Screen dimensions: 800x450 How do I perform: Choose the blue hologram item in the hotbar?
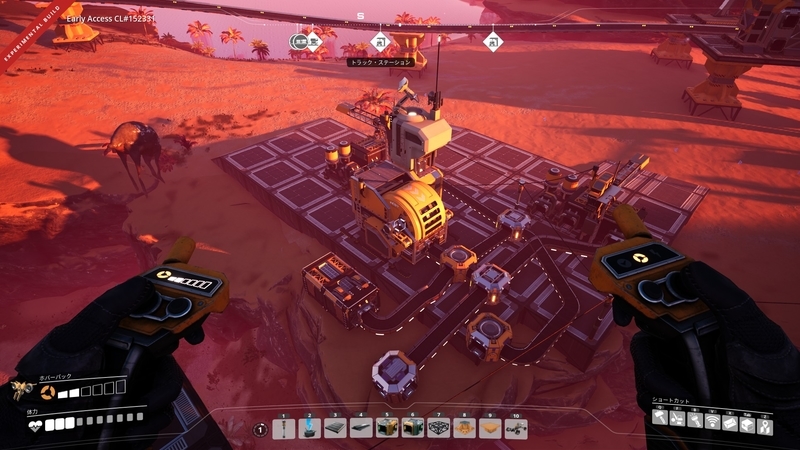point(310,428)
